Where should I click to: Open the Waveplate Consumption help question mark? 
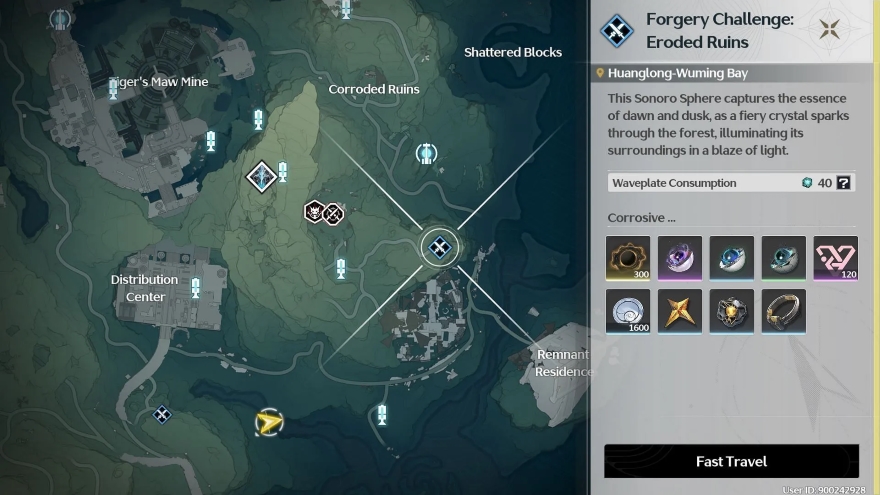(844, 183)
